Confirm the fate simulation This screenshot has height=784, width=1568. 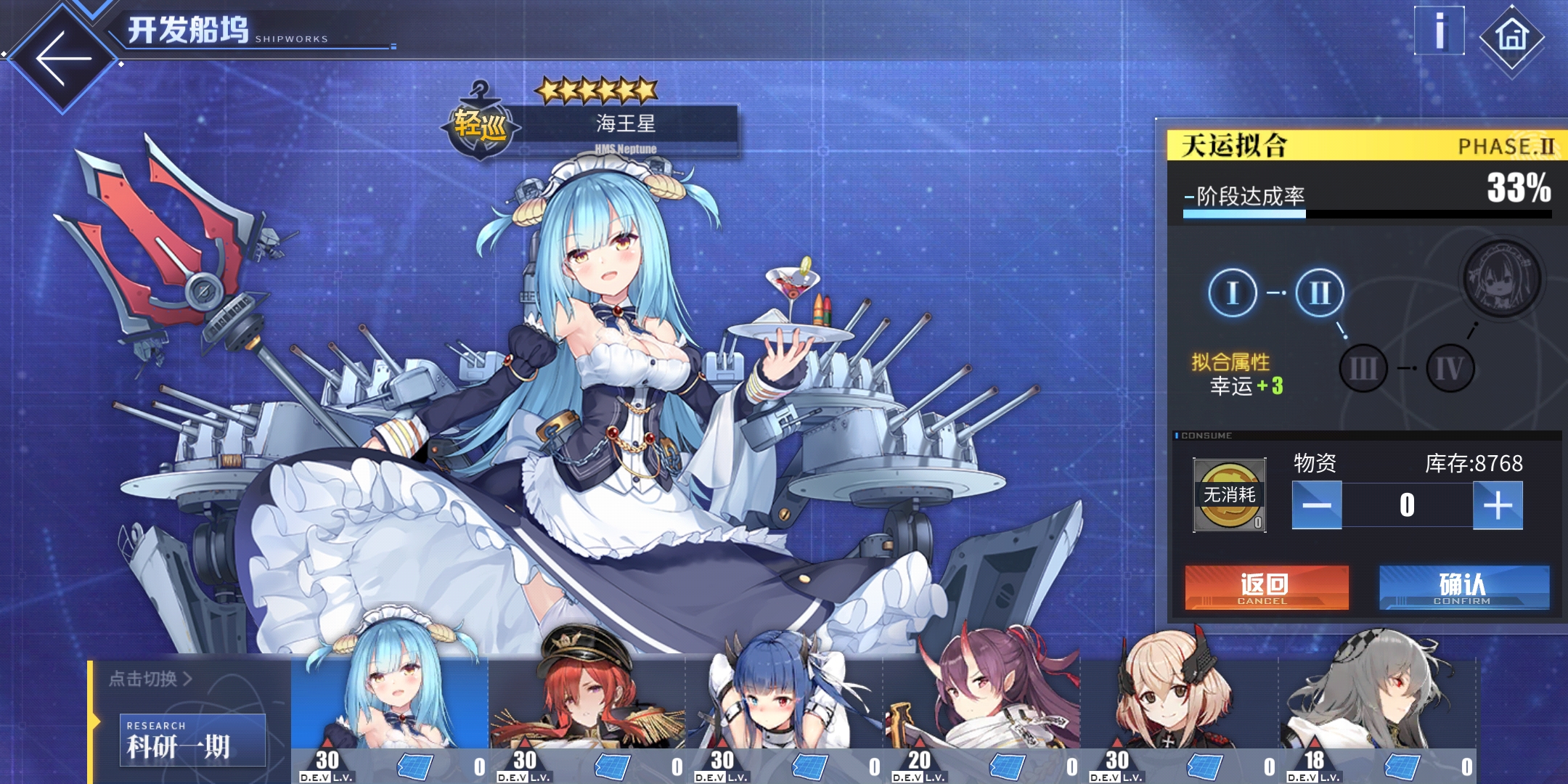point(1463,587)
